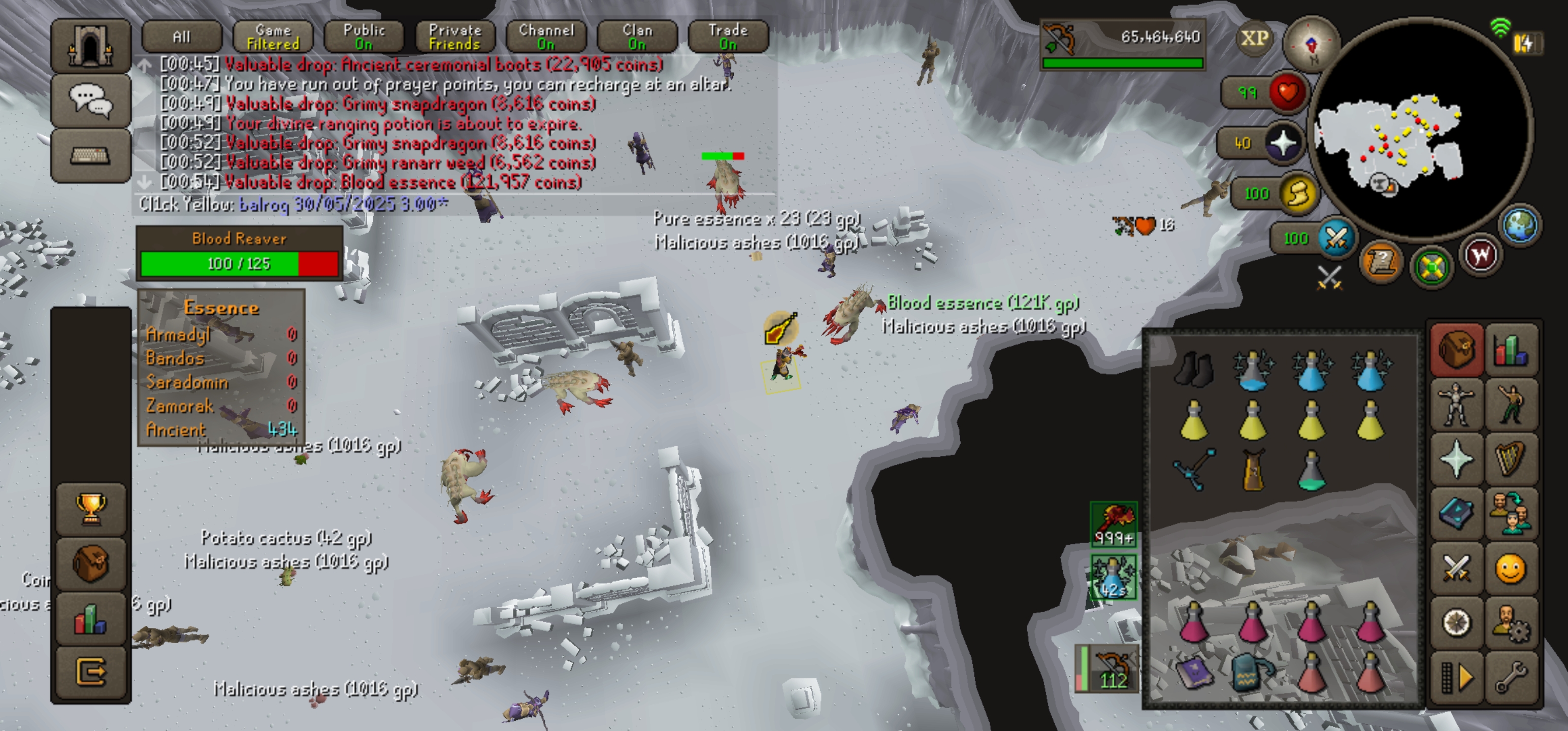This screenshot has width=1568, height=731.
Task: Open the trophy icon side panel
Action: (x=91, y=508)
